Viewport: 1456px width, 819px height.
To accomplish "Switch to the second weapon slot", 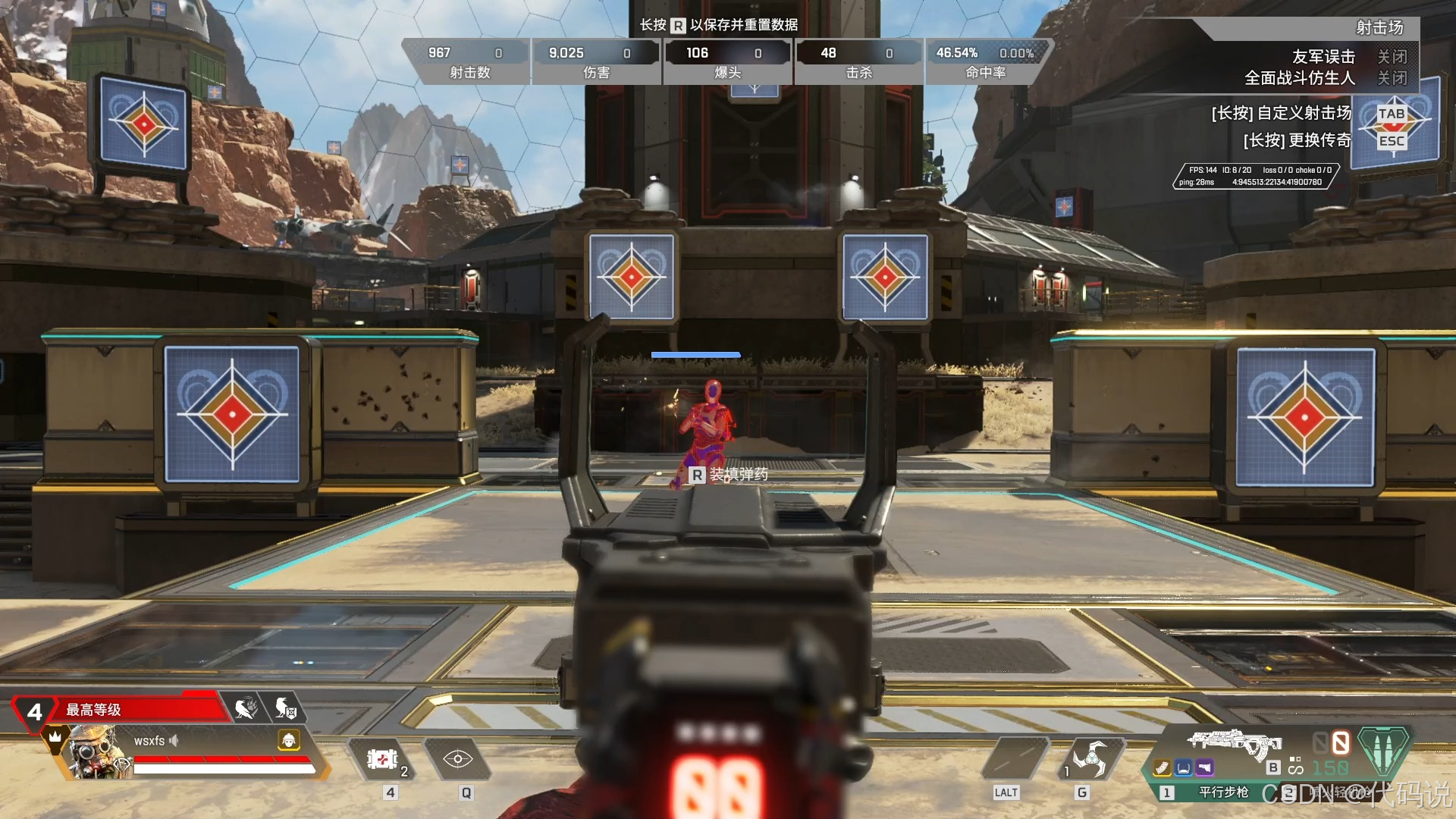I will (1289, 792).
